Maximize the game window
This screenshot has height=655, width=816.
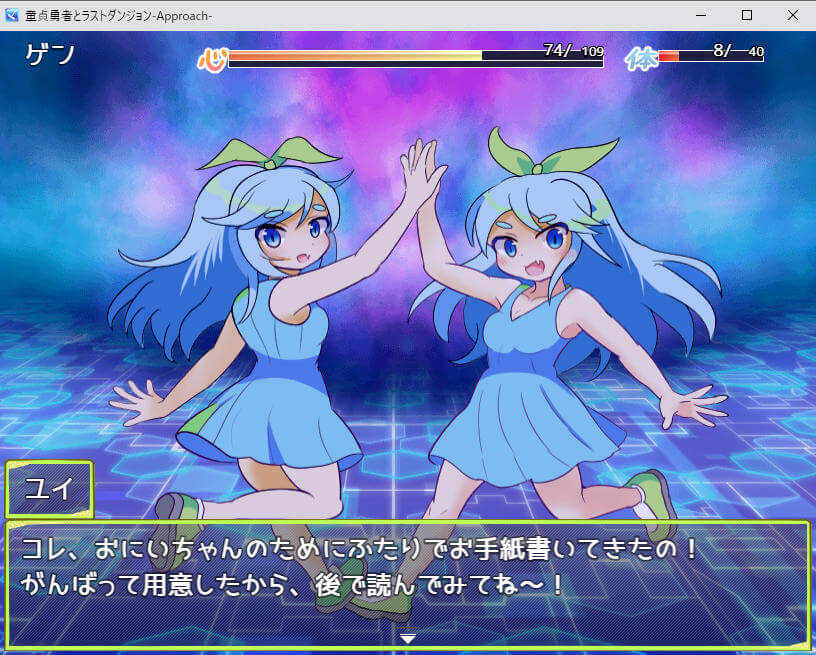coord(746,15)
